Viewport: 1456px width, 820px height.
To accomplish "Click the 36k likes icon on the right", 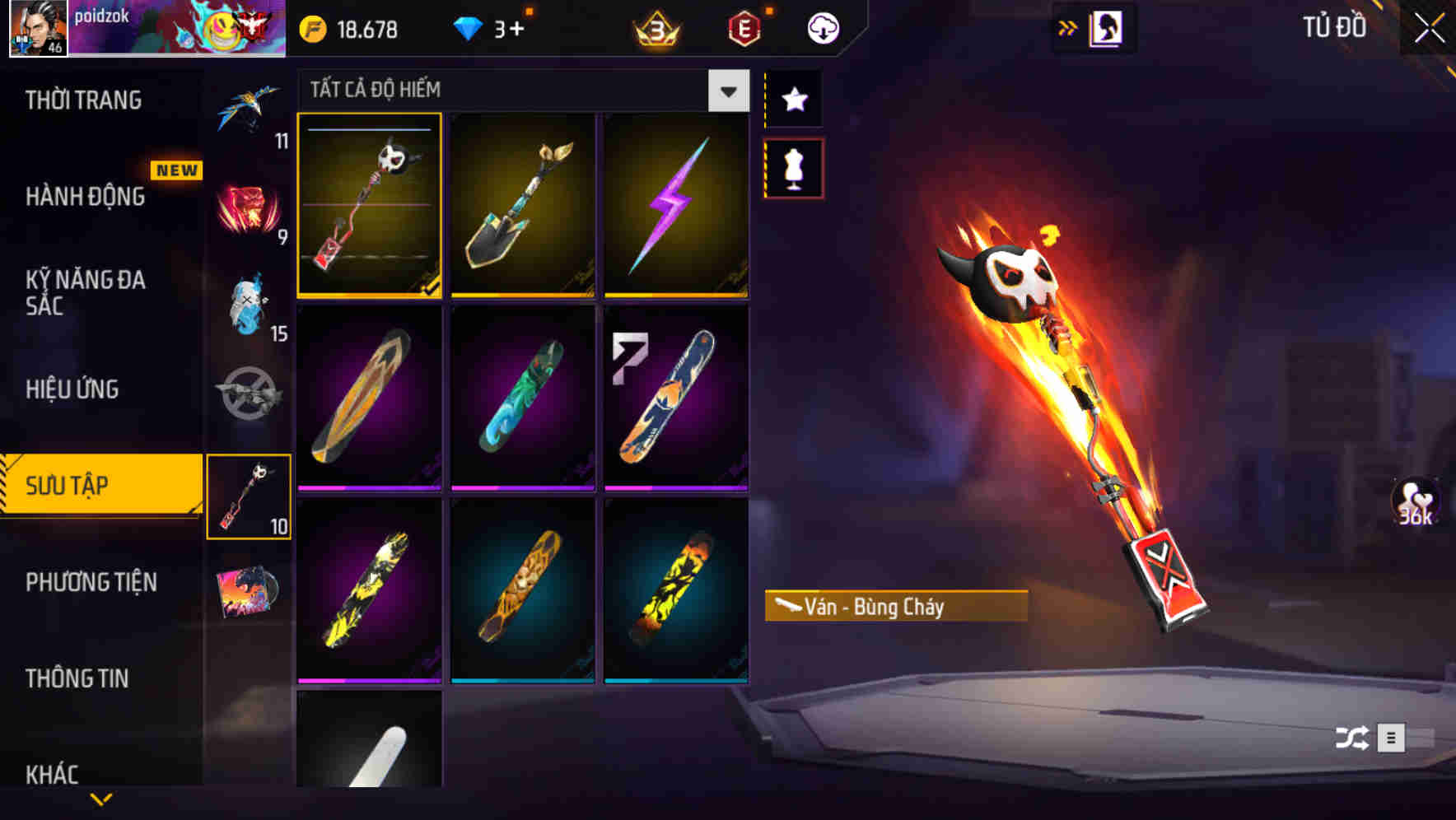I will (x=1414, y=501).
